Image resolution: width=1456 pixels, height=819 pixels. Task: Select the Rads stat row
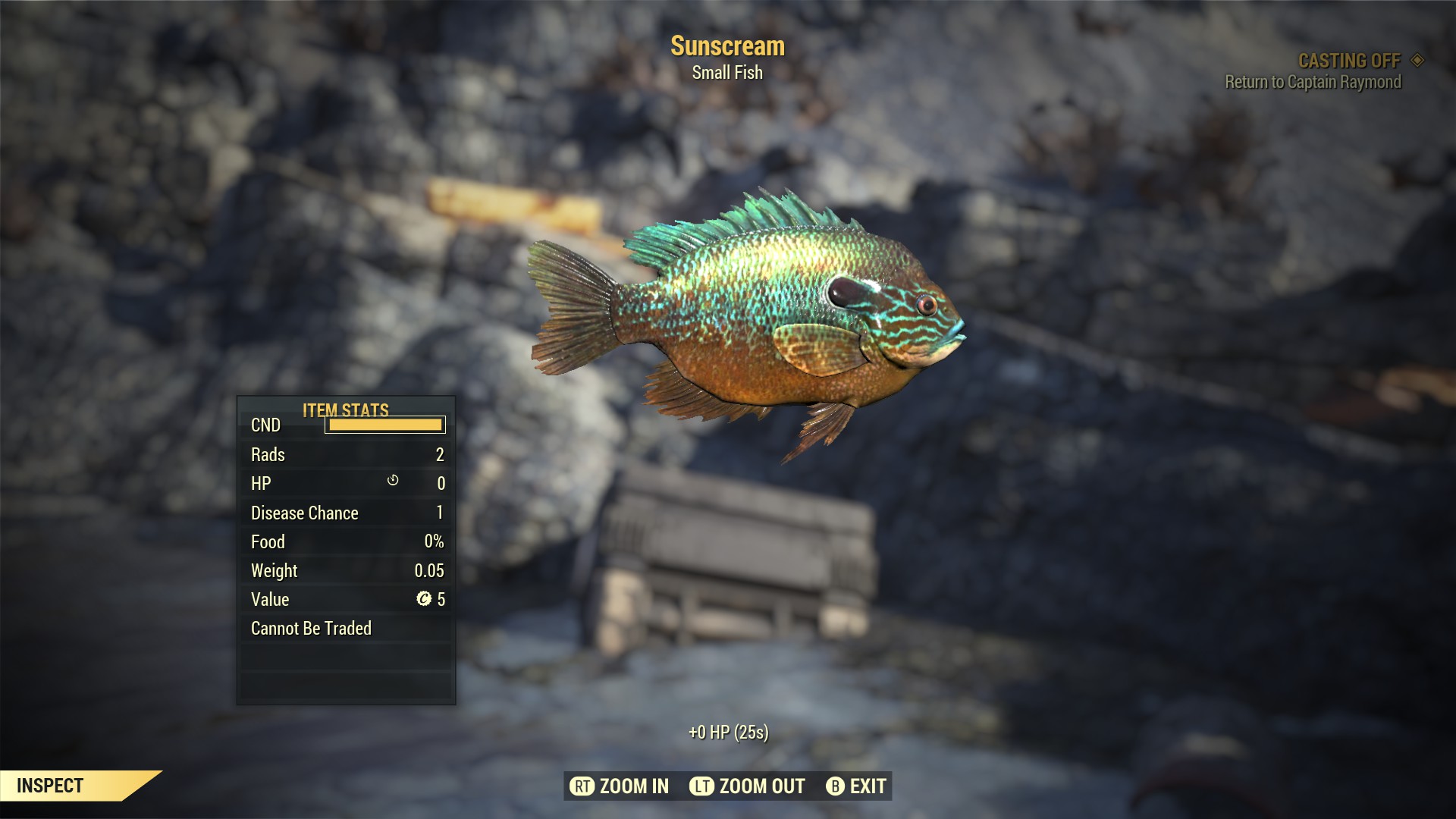(345, 454)
